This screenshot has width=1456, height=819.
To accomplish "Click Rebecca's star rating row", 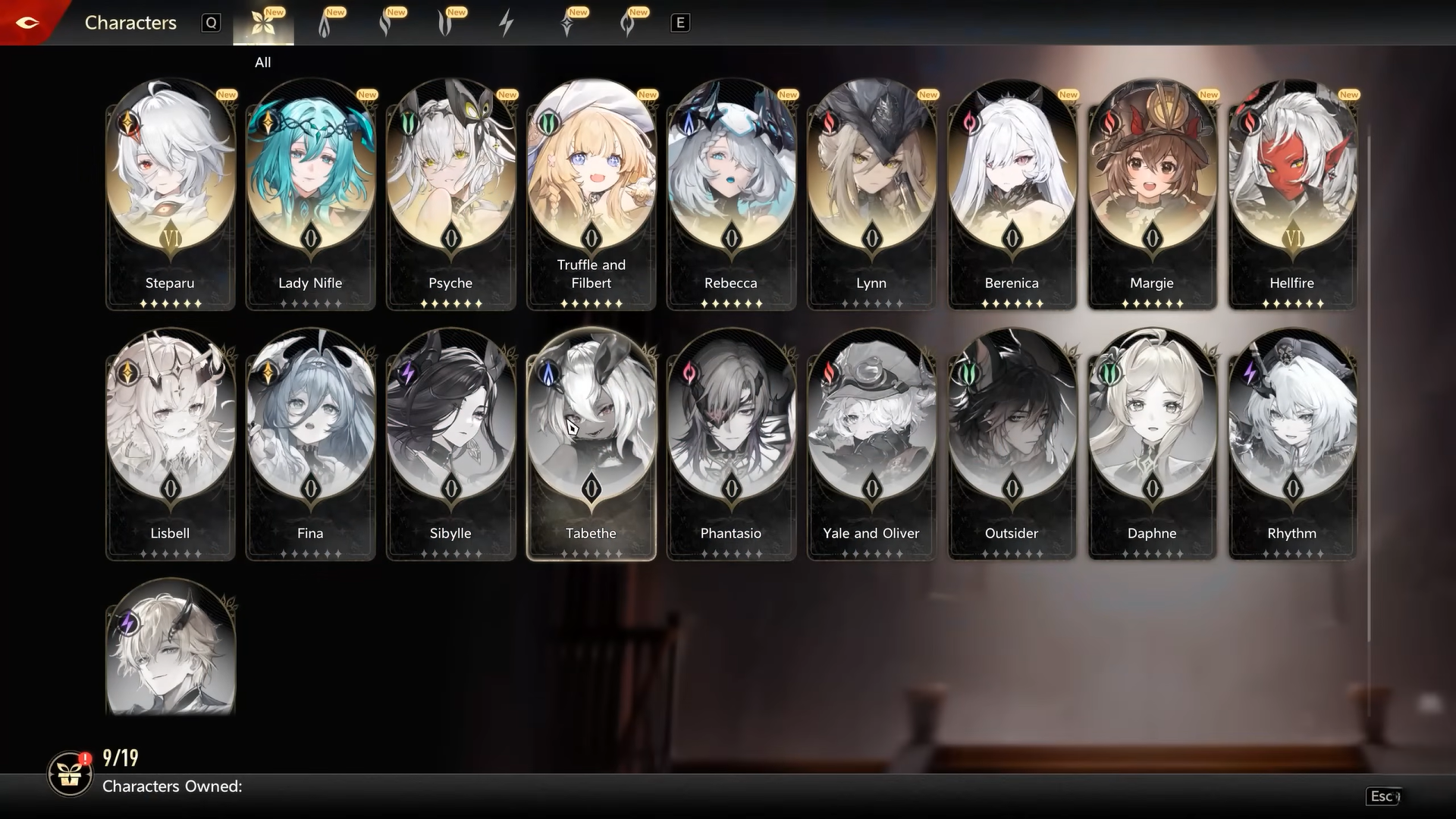I will (x=730, y=303).
